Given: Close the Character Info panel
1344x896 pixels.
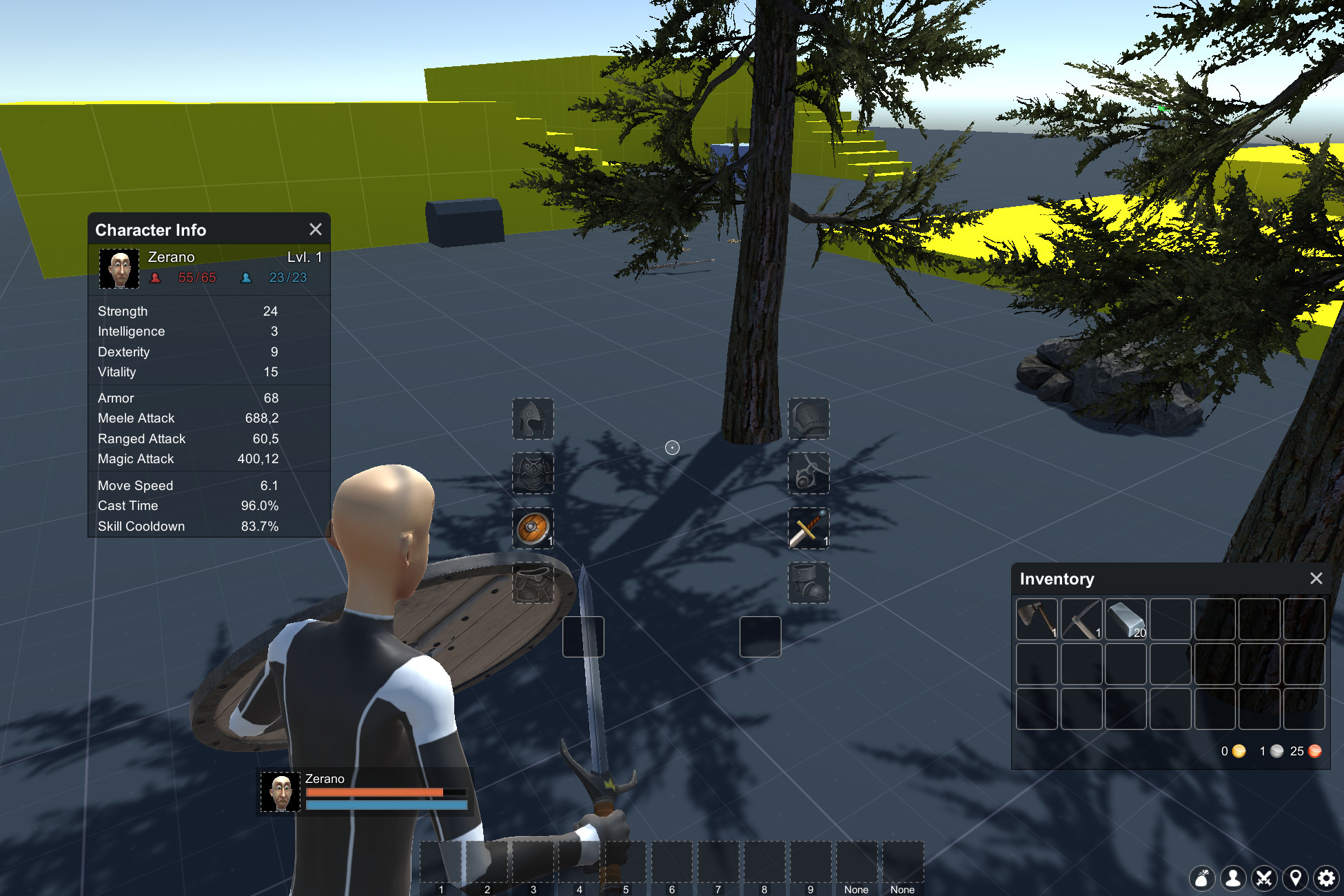Looking at the screenshot, I should click(x=316, y=230).
